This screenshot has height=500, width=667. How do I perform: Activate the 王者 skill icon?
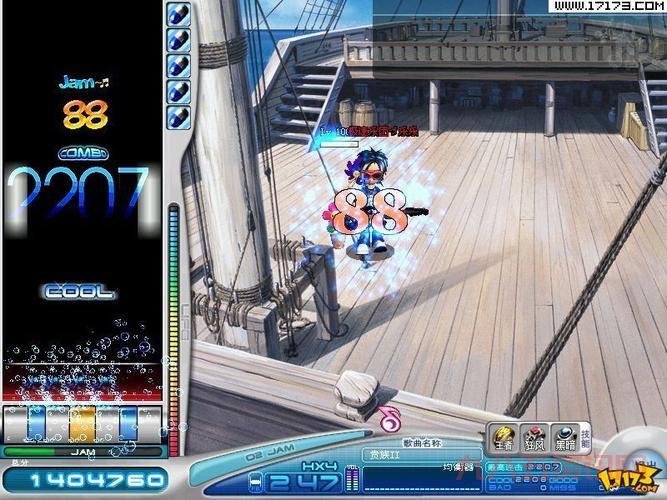coord(503,437)
